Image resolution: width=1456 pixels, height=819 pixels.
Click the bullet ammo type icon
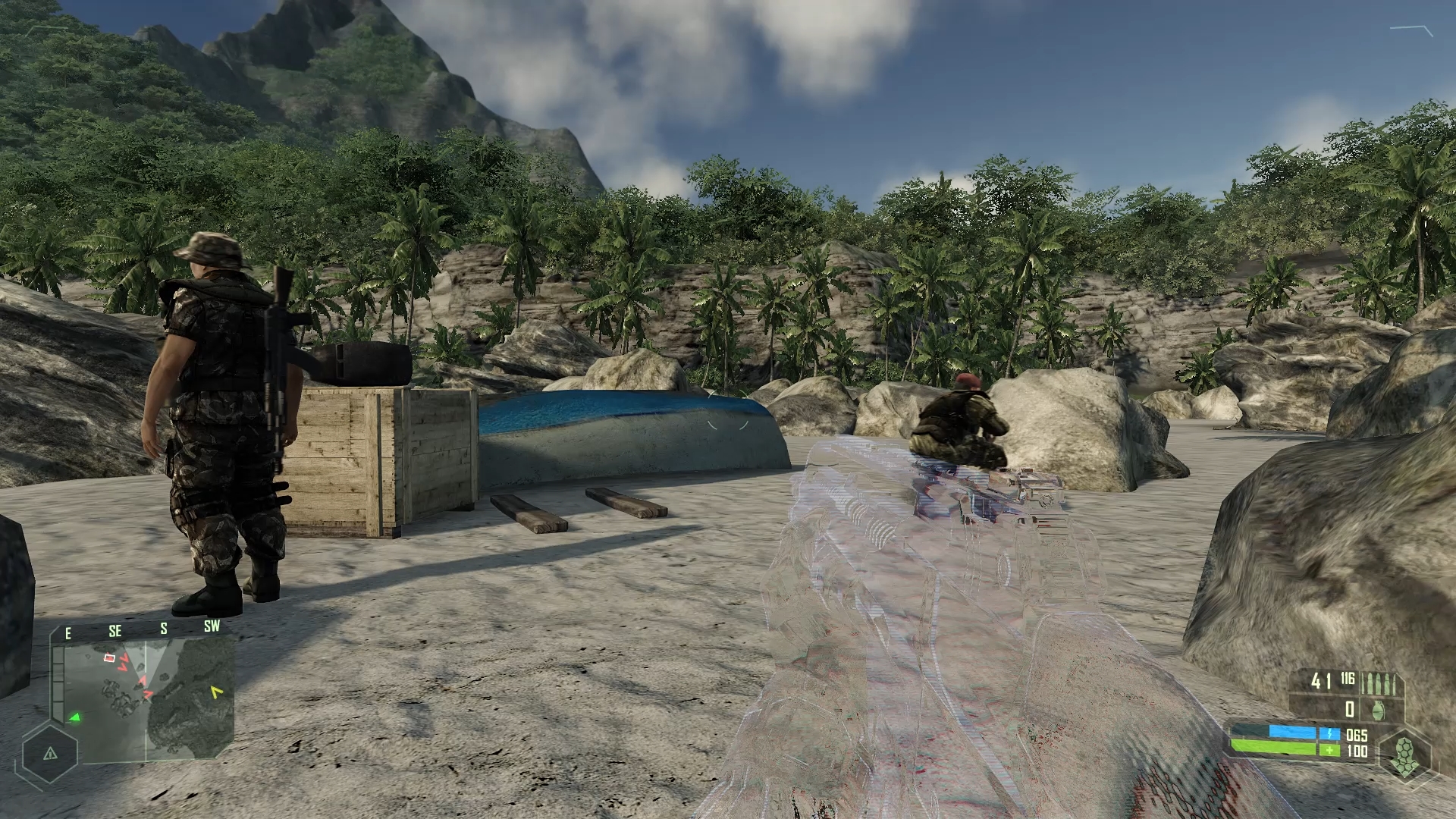1378,683
